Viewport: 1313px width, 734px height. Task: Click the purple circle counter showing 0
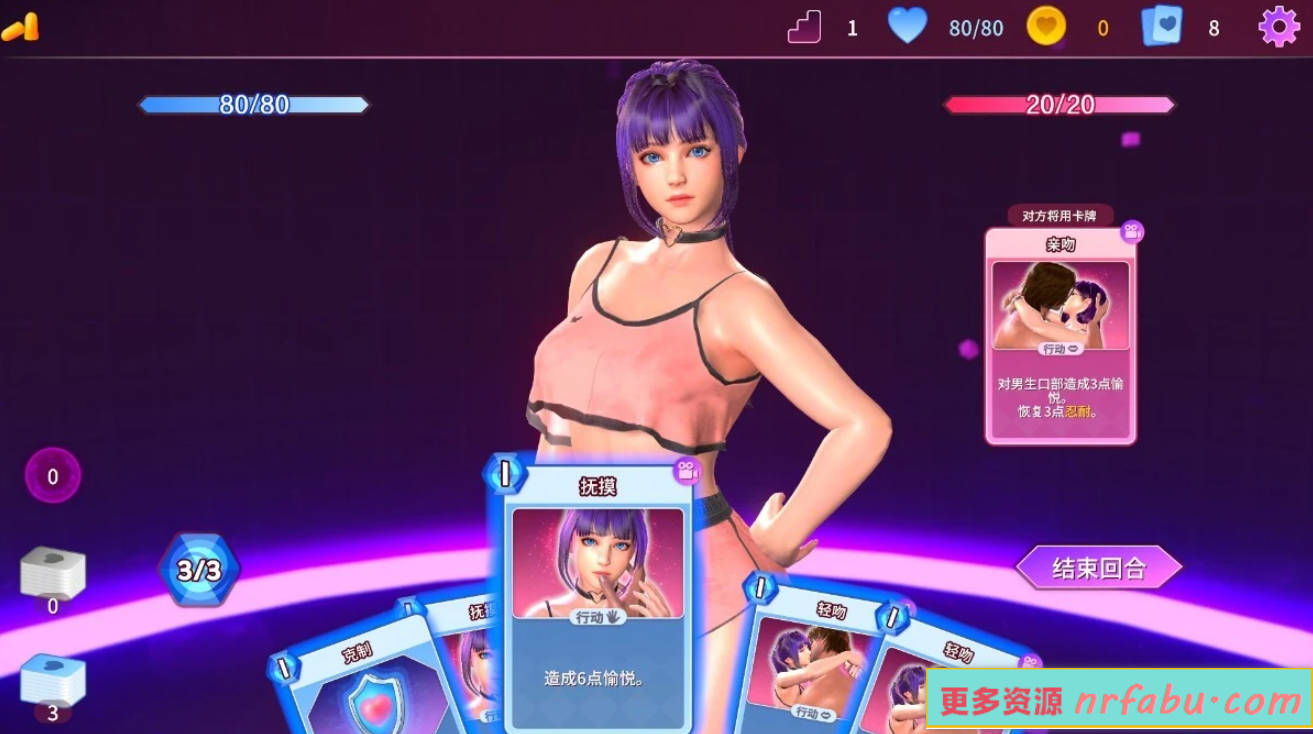52,475
